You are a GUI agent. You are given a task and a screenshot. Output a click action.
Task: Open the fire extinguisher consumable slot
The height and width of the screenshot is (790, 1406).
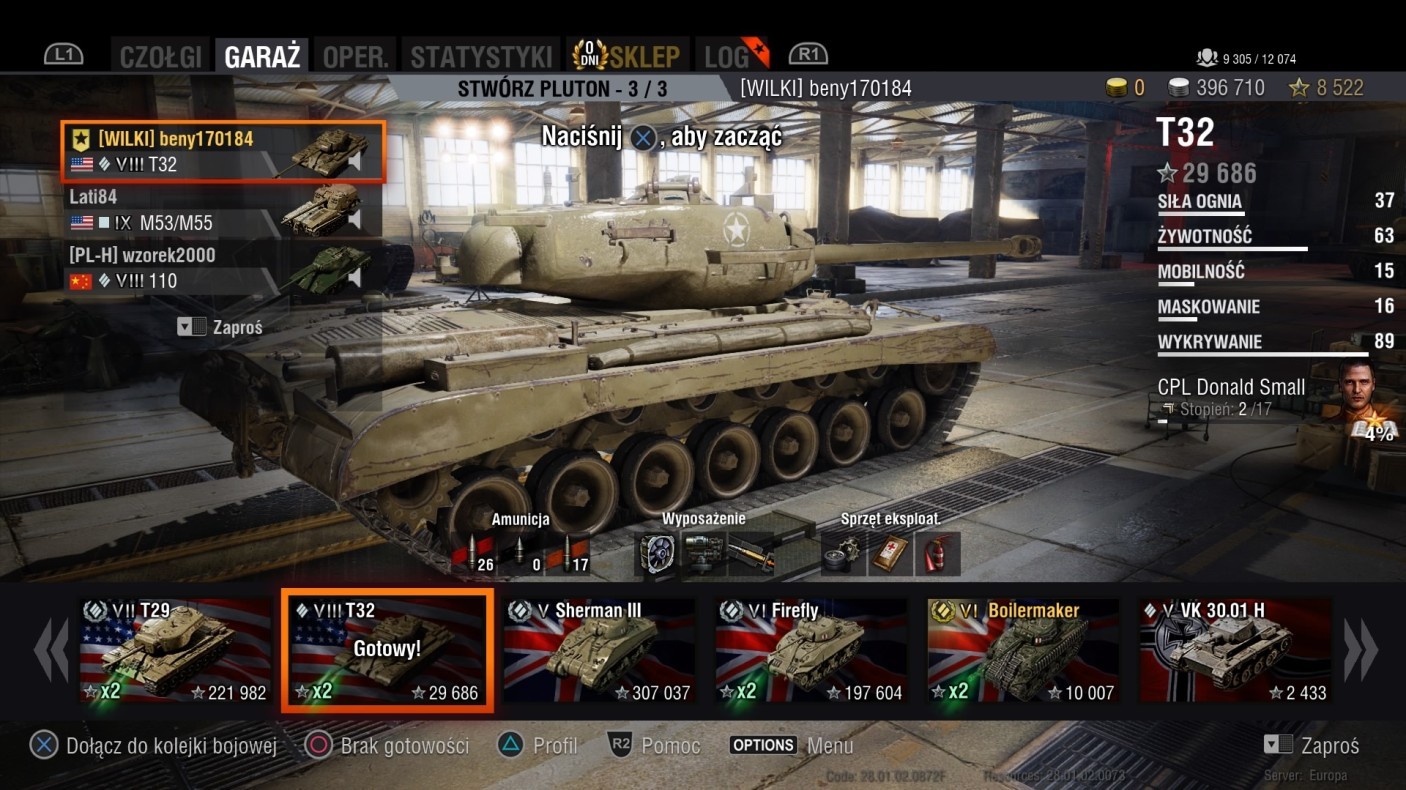click(938, 553)
